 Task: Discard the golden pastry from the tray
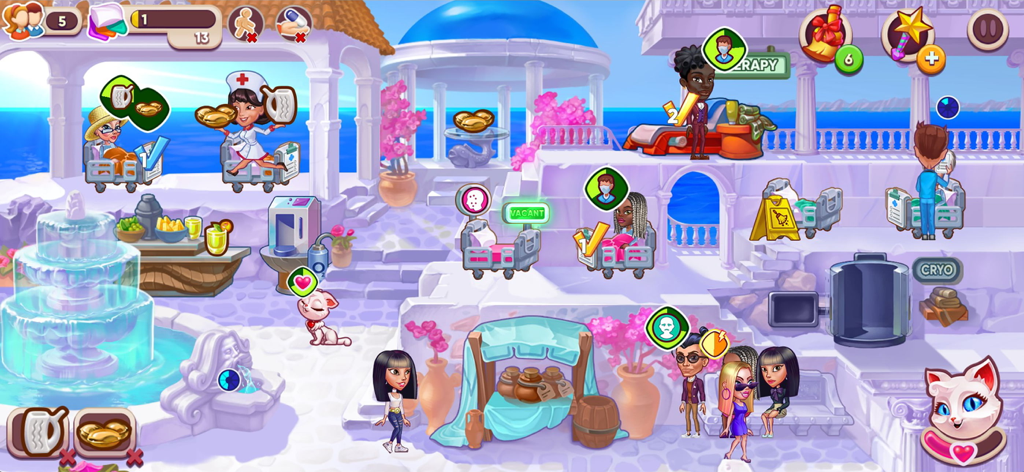pos(135,458)
